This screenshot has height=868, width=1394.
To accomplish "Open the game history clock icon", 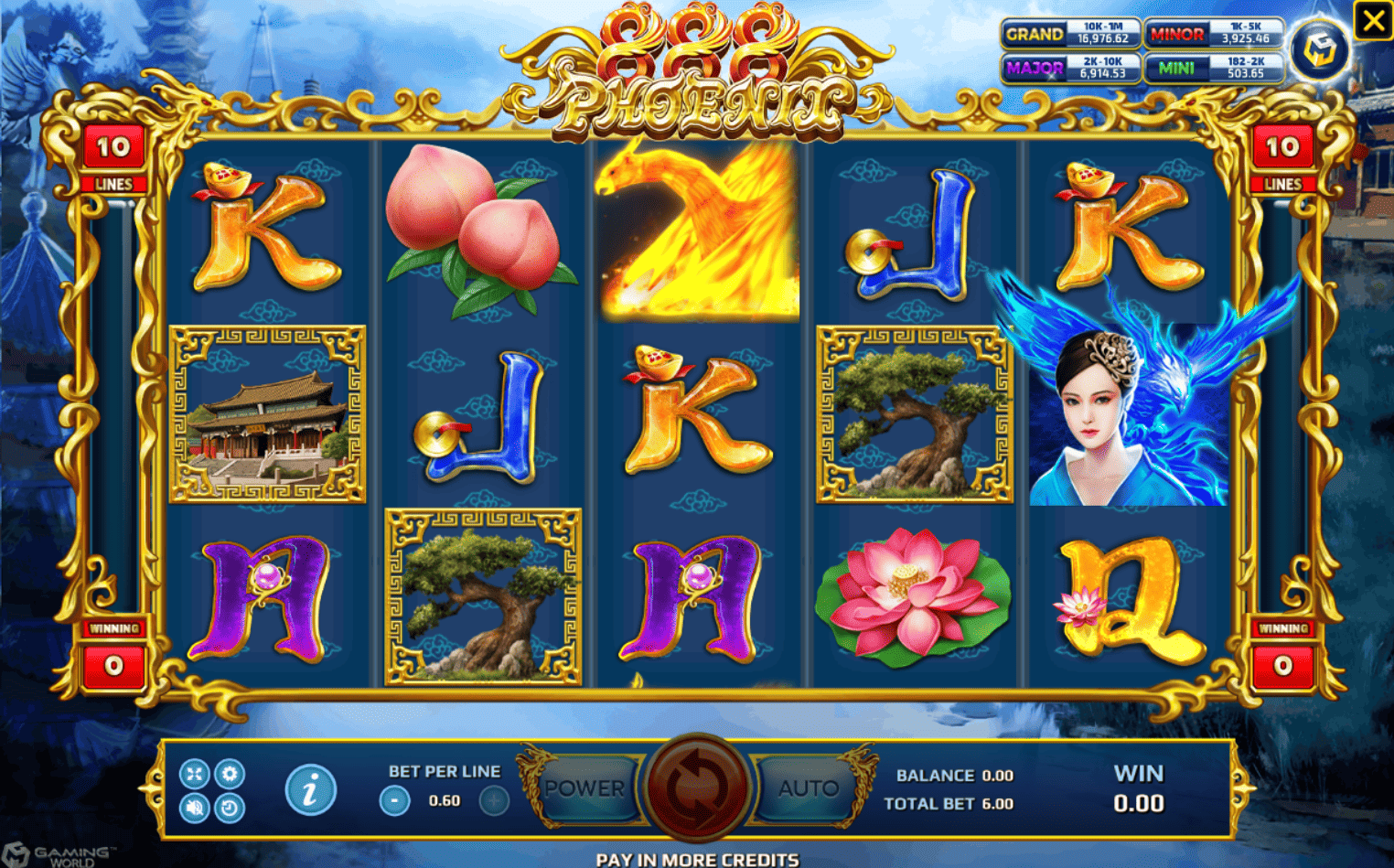I will [230, 808].
